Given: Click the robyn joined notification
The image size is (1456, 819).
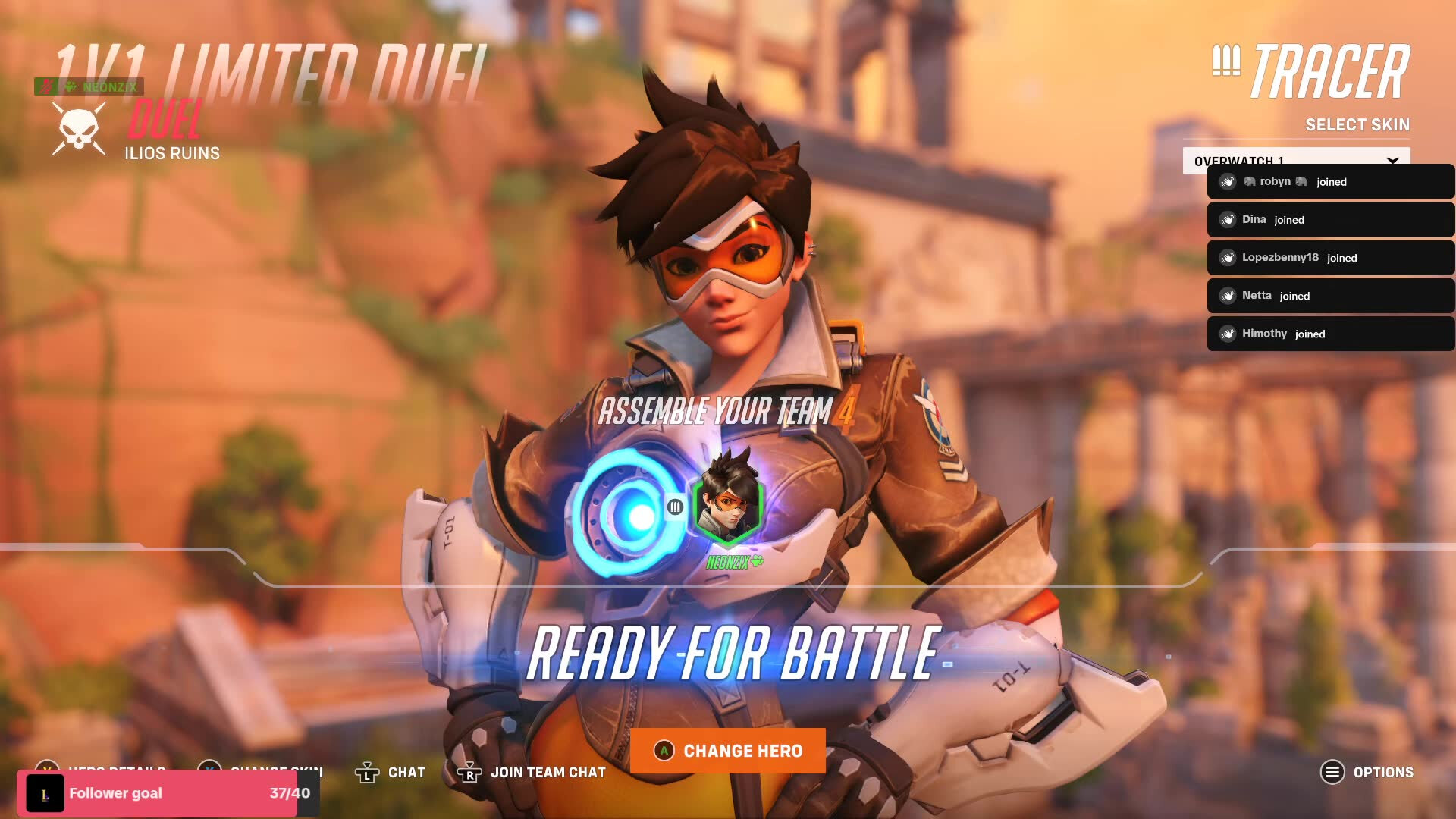Looking at the screenshot, I should 1330,182.
